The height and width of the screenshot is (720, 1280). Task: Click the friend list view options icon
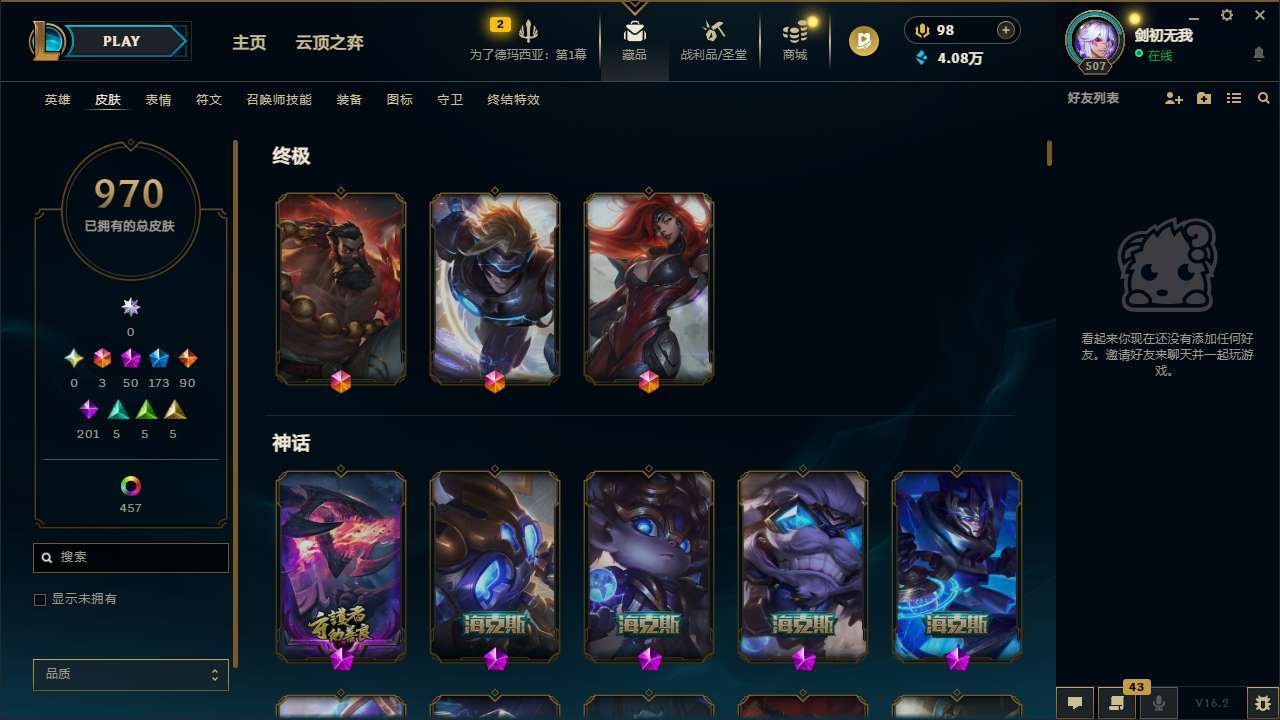1233,98
